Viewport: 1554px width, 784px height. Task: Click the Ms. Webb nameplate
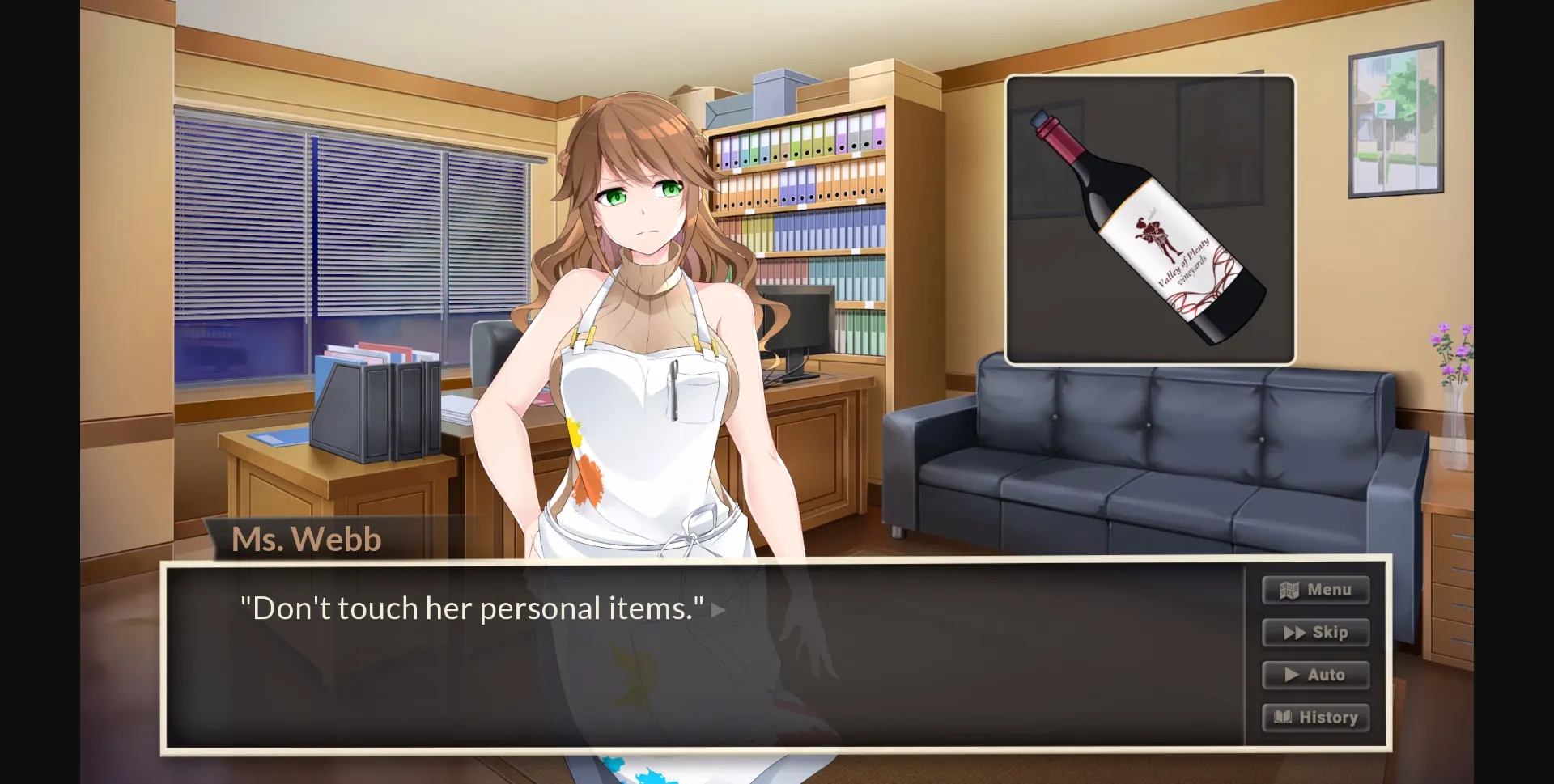click(x=306, y=538)
